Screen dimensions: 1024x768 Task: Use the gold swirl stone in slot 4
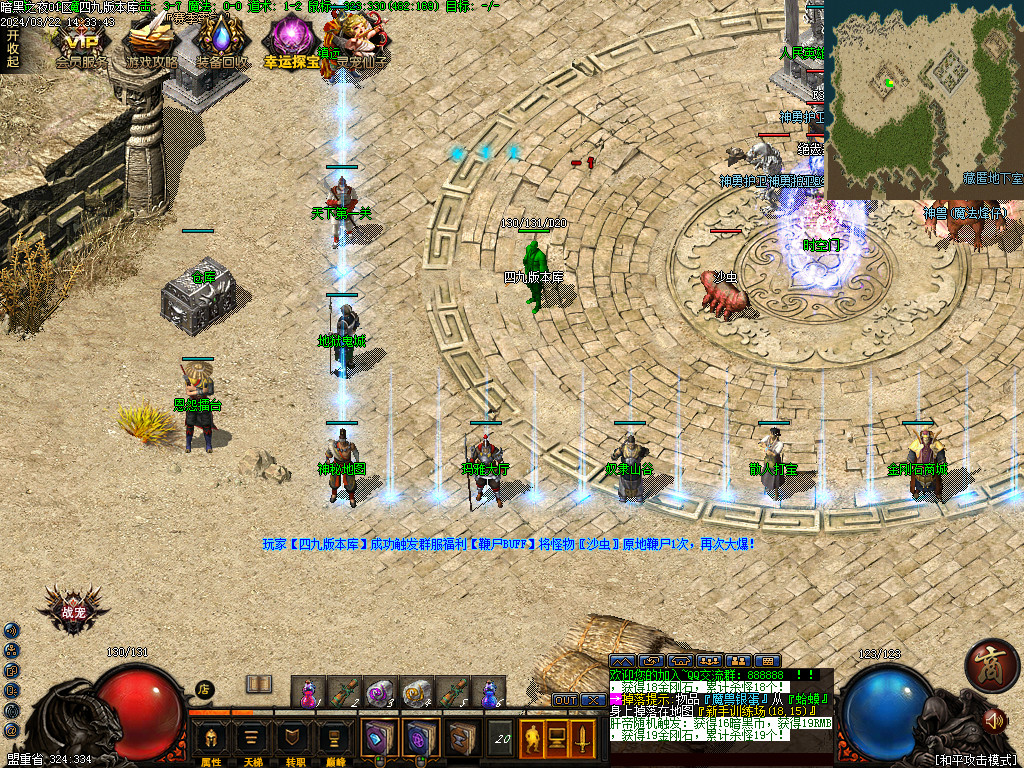[x=416, y=692]
